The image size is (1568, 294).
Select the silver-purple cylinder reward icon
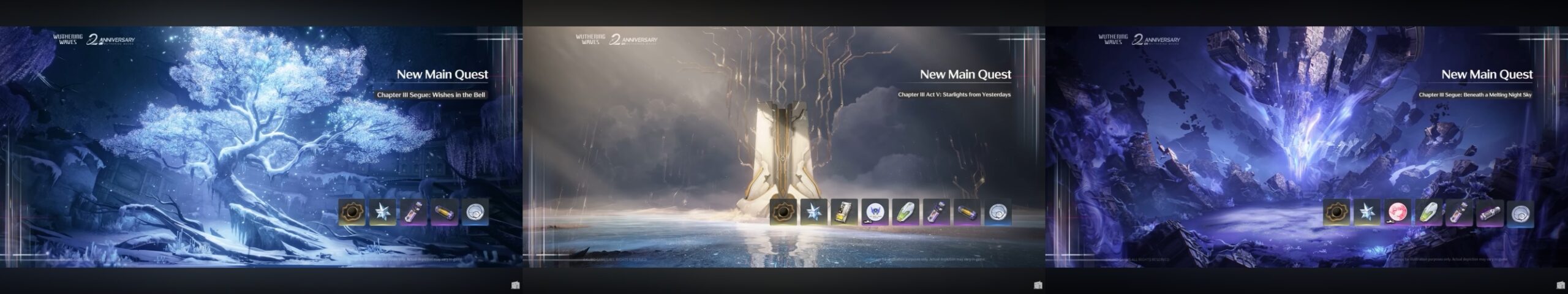coord(1489,213)
